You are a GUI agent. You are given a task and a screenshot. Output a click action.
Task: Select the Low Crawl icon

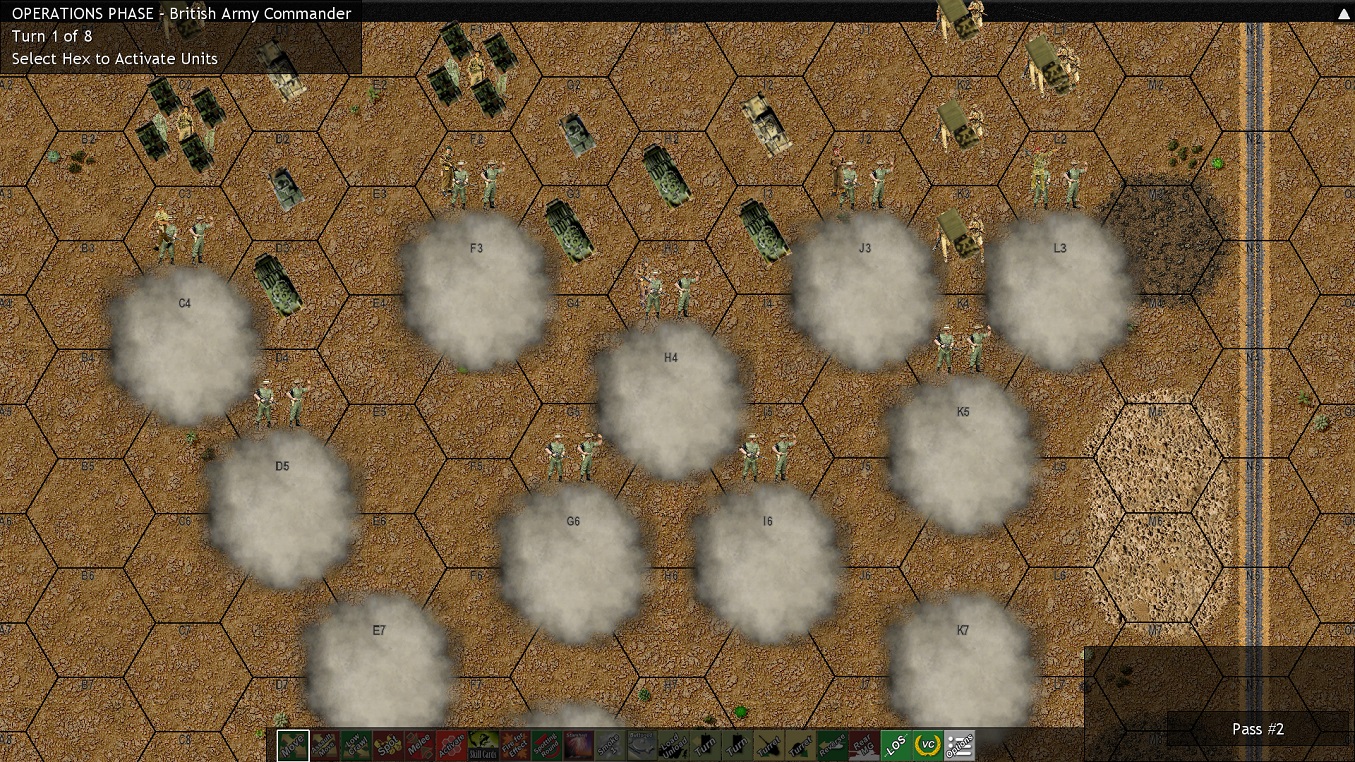point(354,745)
